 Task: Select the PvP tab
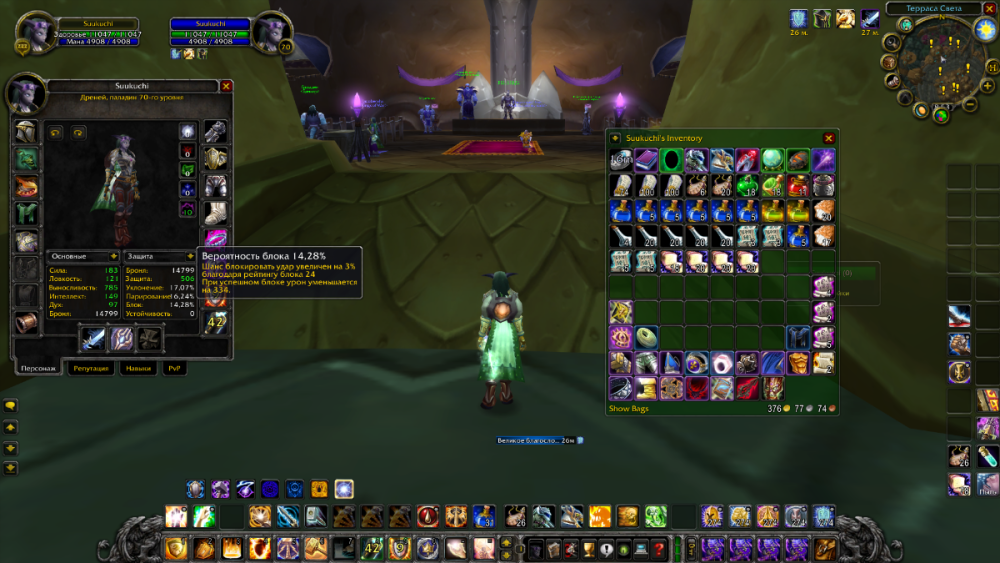[x=175, y=368]
